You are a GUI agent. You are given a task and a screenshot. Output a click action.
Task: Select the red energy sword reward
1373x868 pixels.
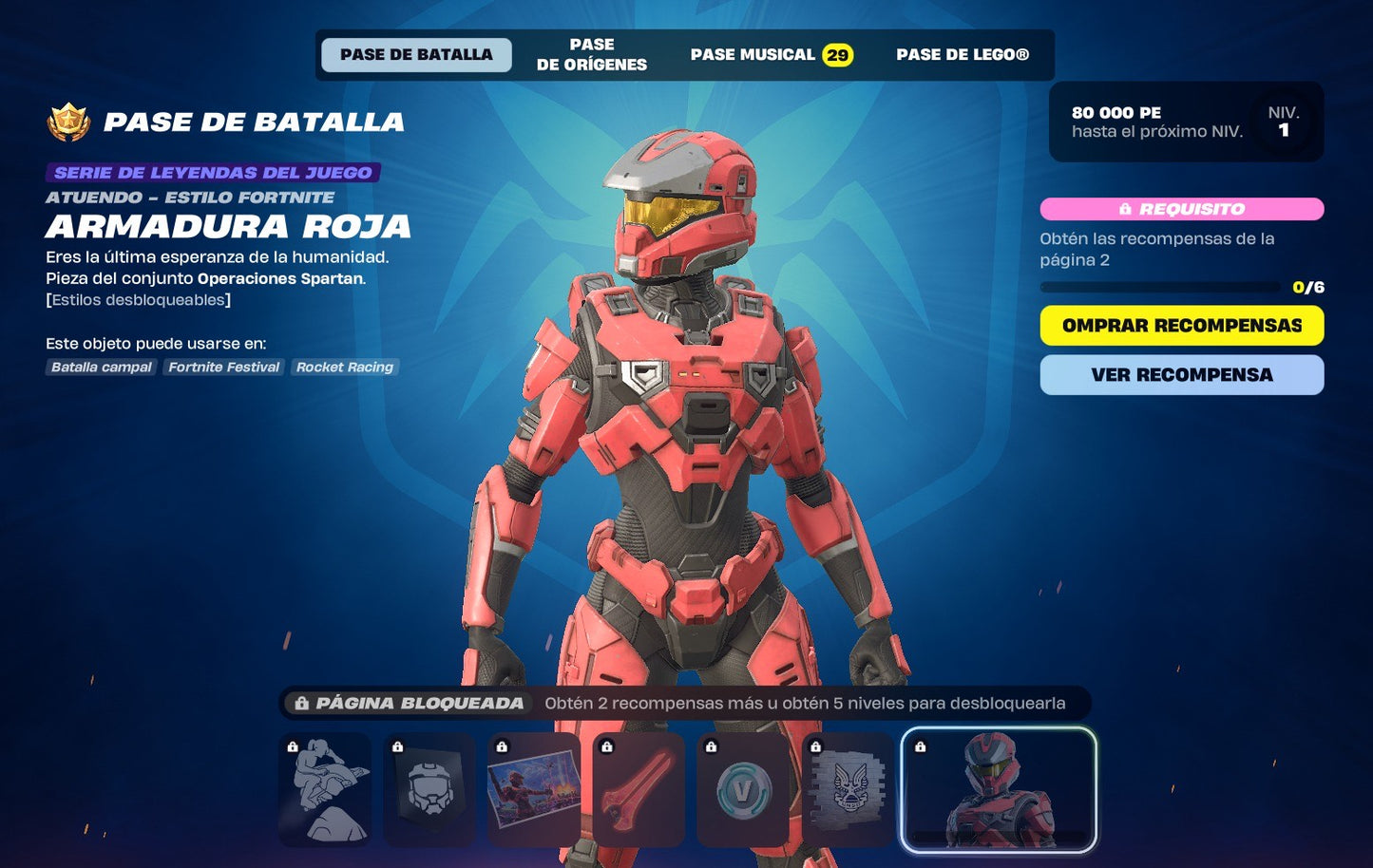639,789
